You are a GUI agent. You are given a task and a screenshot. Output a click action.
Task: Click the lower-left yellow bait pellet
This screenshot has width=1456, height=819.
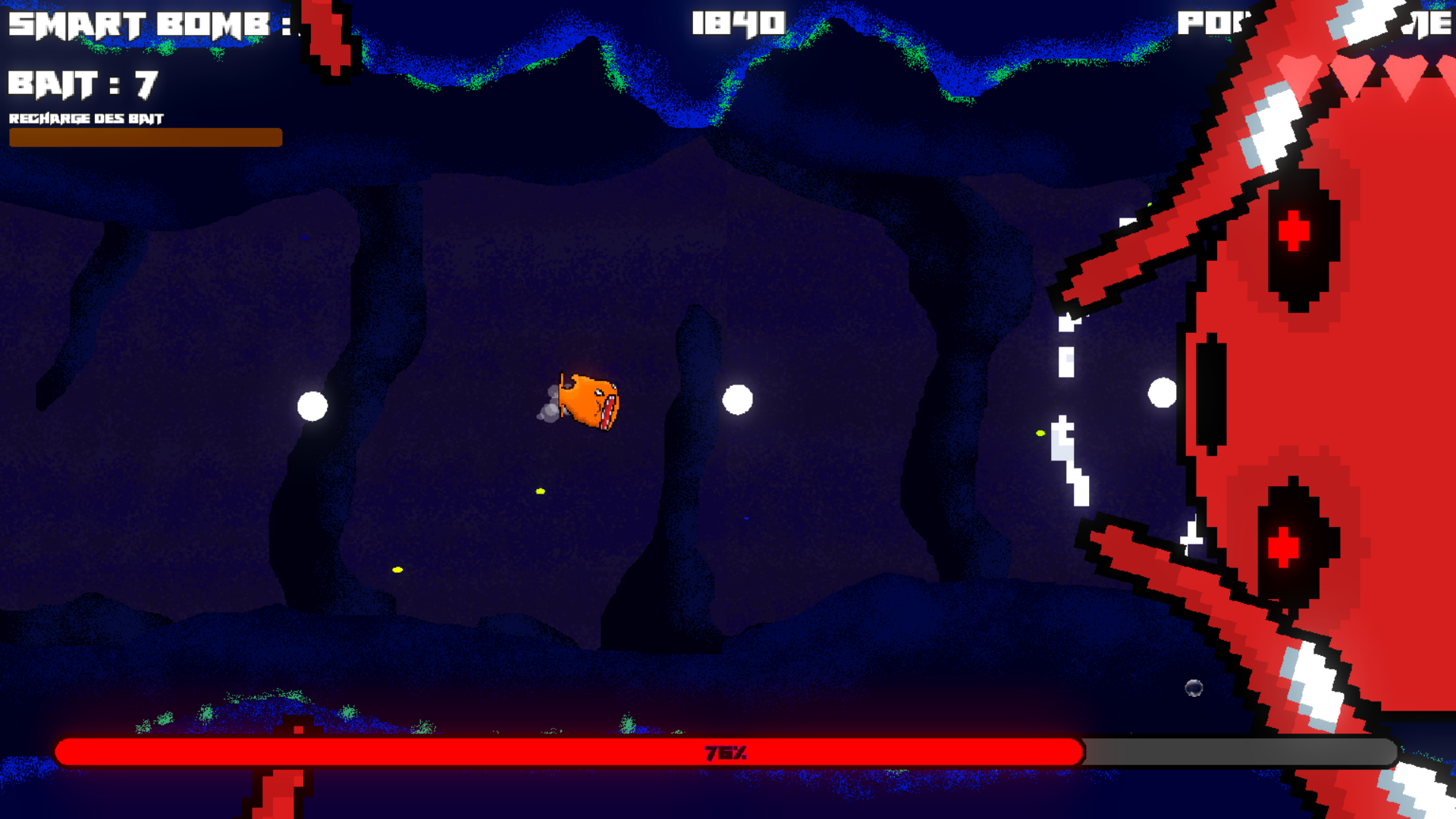click(x=397, y=569)
